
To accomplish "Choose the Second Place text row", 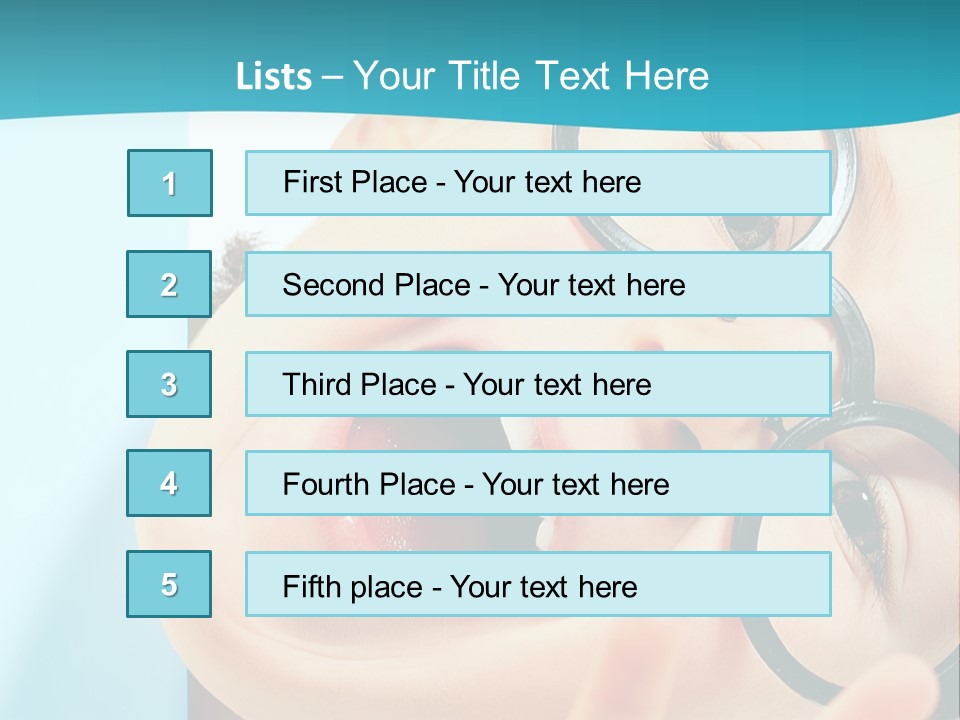I will tap(538, 284).
